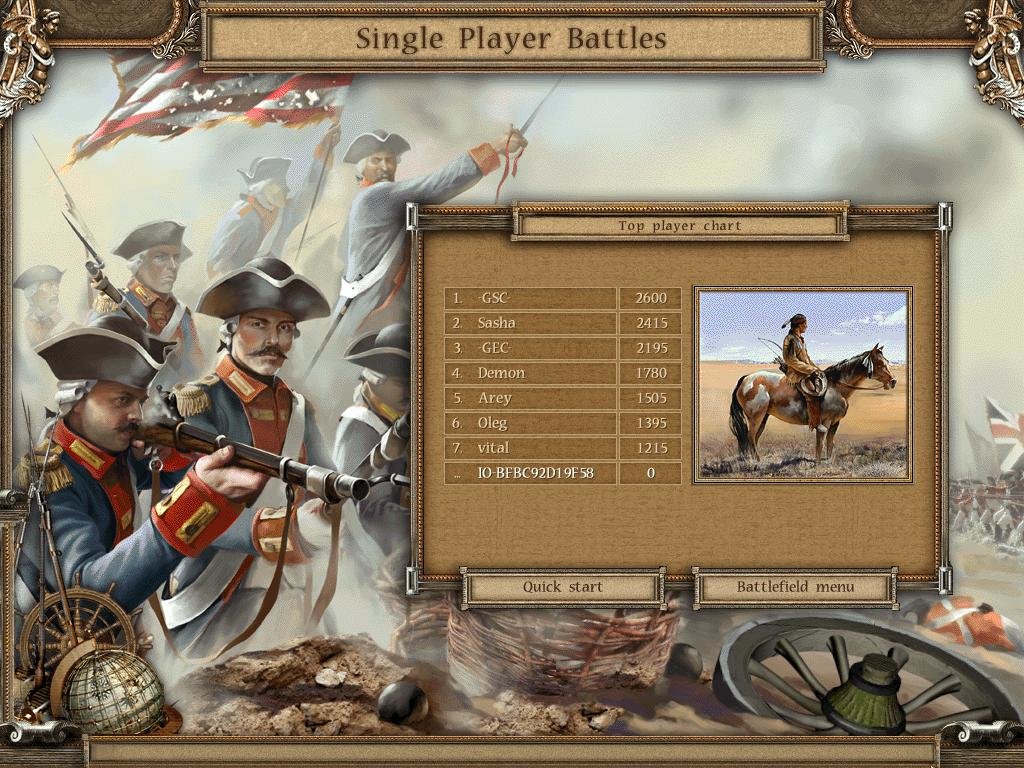Click the mounted horseman picture
This screenshot has height=768, width=1024.
[x=802, y=385]
